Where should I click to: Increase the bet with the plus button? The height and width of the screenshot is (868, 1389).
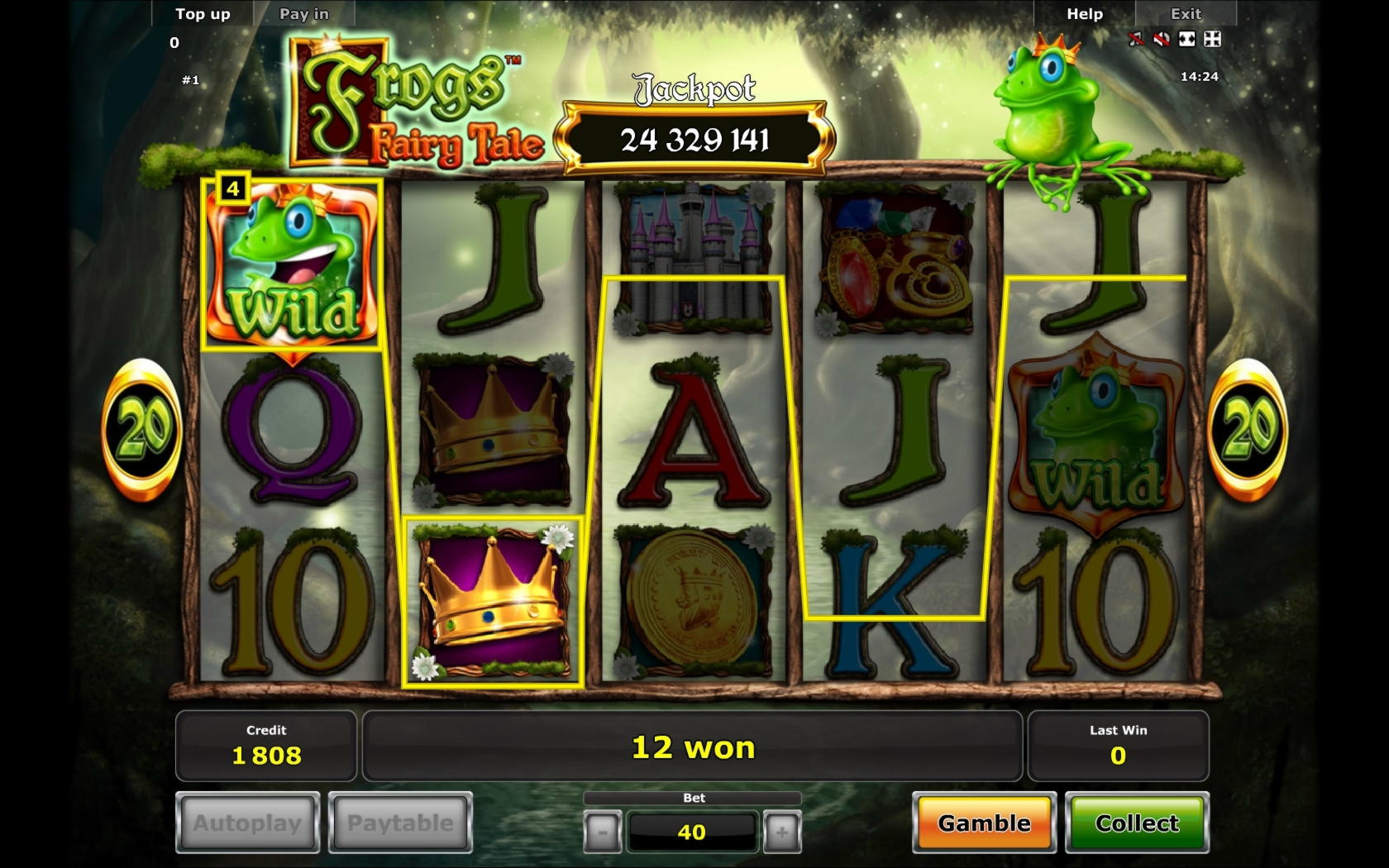pos(781,832)
